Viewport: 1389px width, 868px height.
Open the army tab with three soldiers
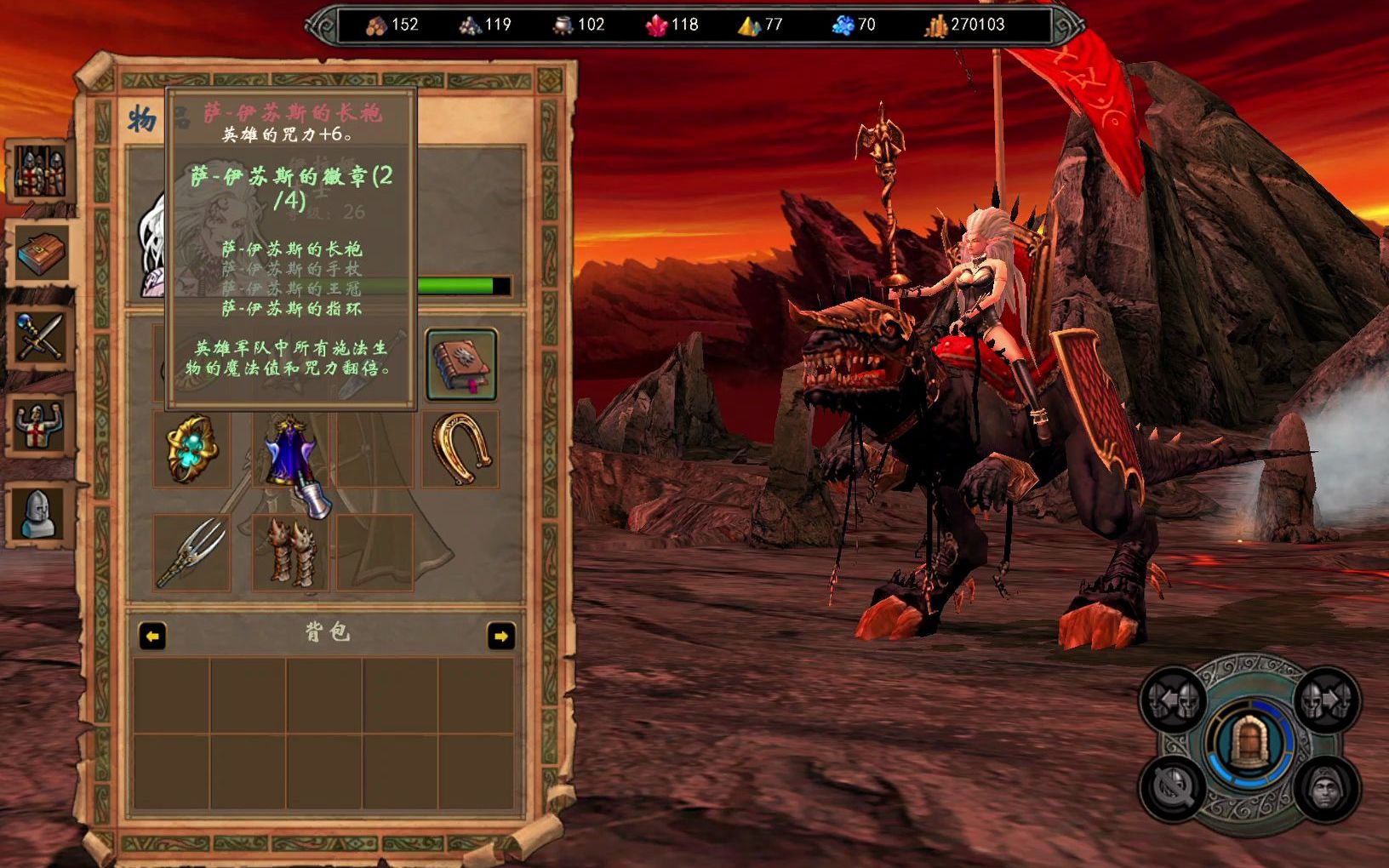[38, 172]
